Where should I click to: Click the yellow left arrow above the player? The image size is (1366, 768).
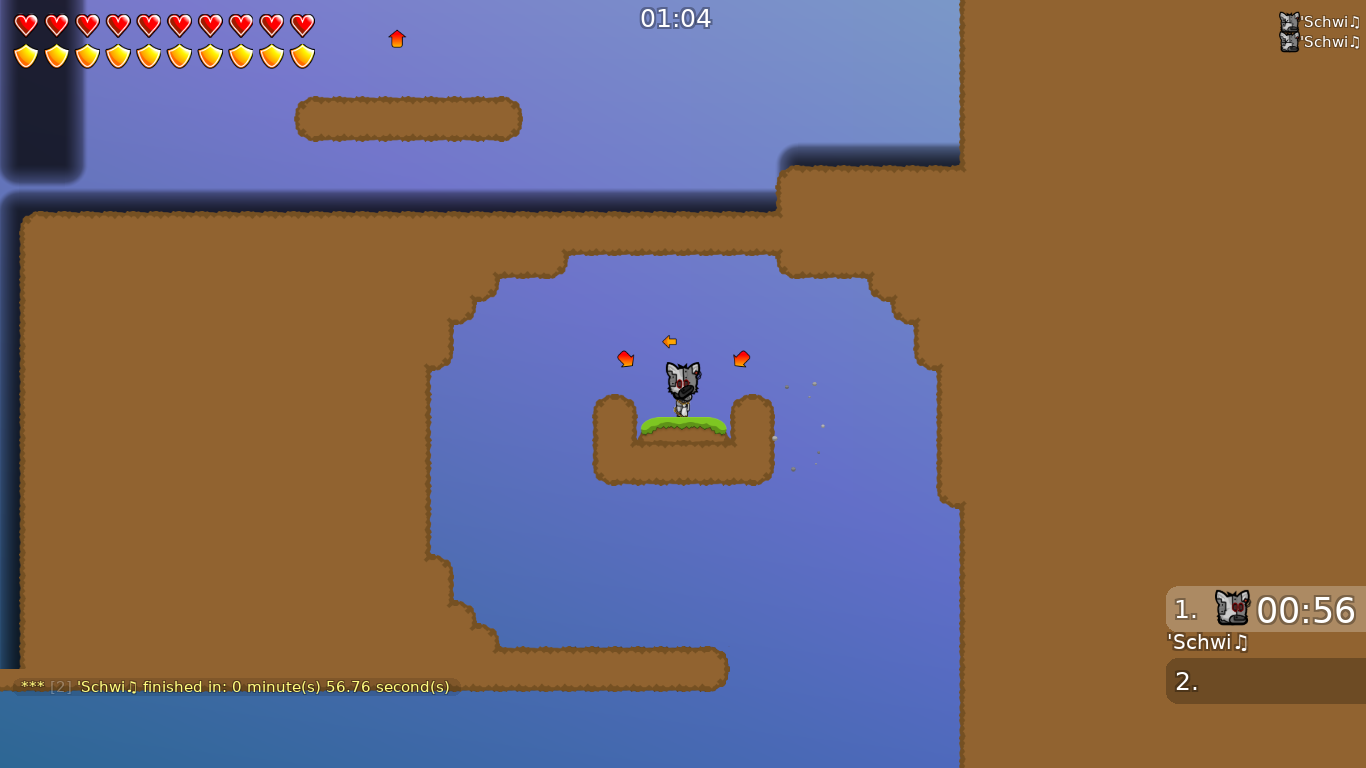(x=669, y=341)
